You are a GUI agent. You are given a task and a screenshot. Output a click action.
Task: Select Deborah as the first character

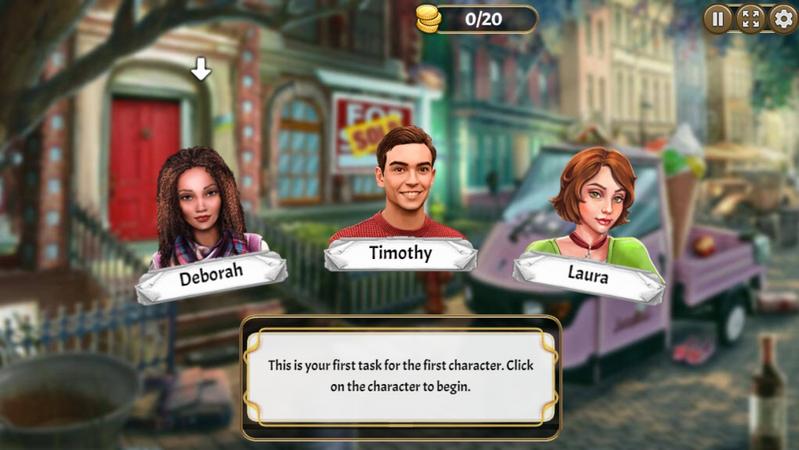tap(201, 210)
